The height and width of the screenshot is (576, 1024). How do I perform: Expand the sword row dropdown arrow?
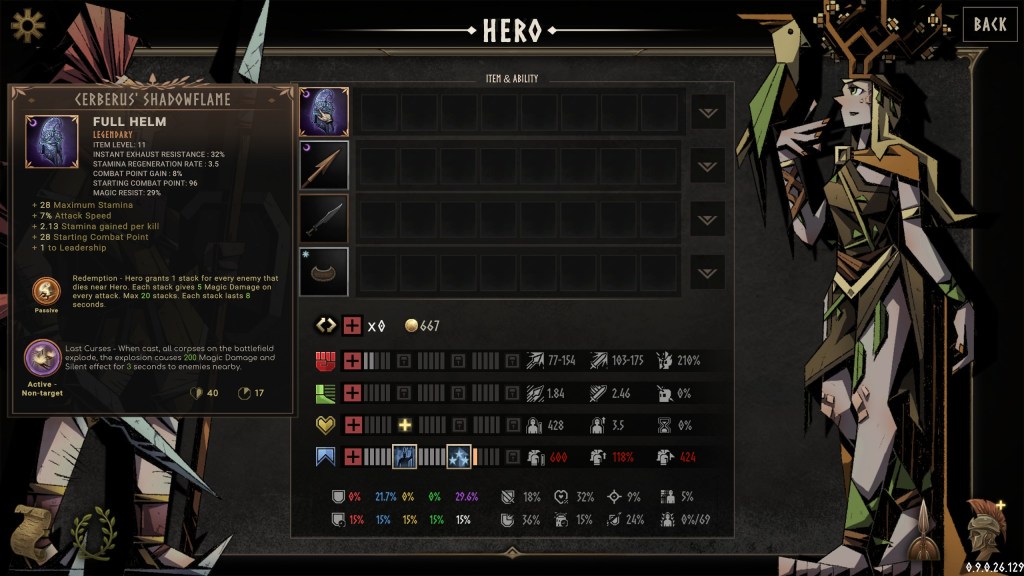tap(708, 219)
